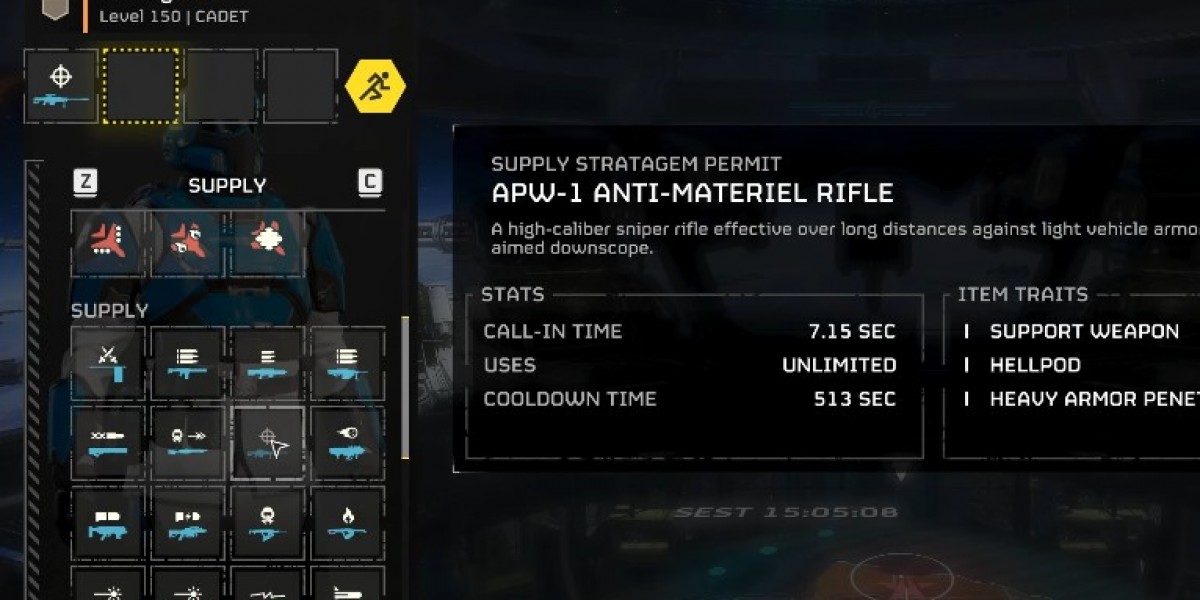Pick the heavy machine gun in top row's last slot
Image resolution: width=1200 pixels, height=600 pixels.
tap(346, 363)
